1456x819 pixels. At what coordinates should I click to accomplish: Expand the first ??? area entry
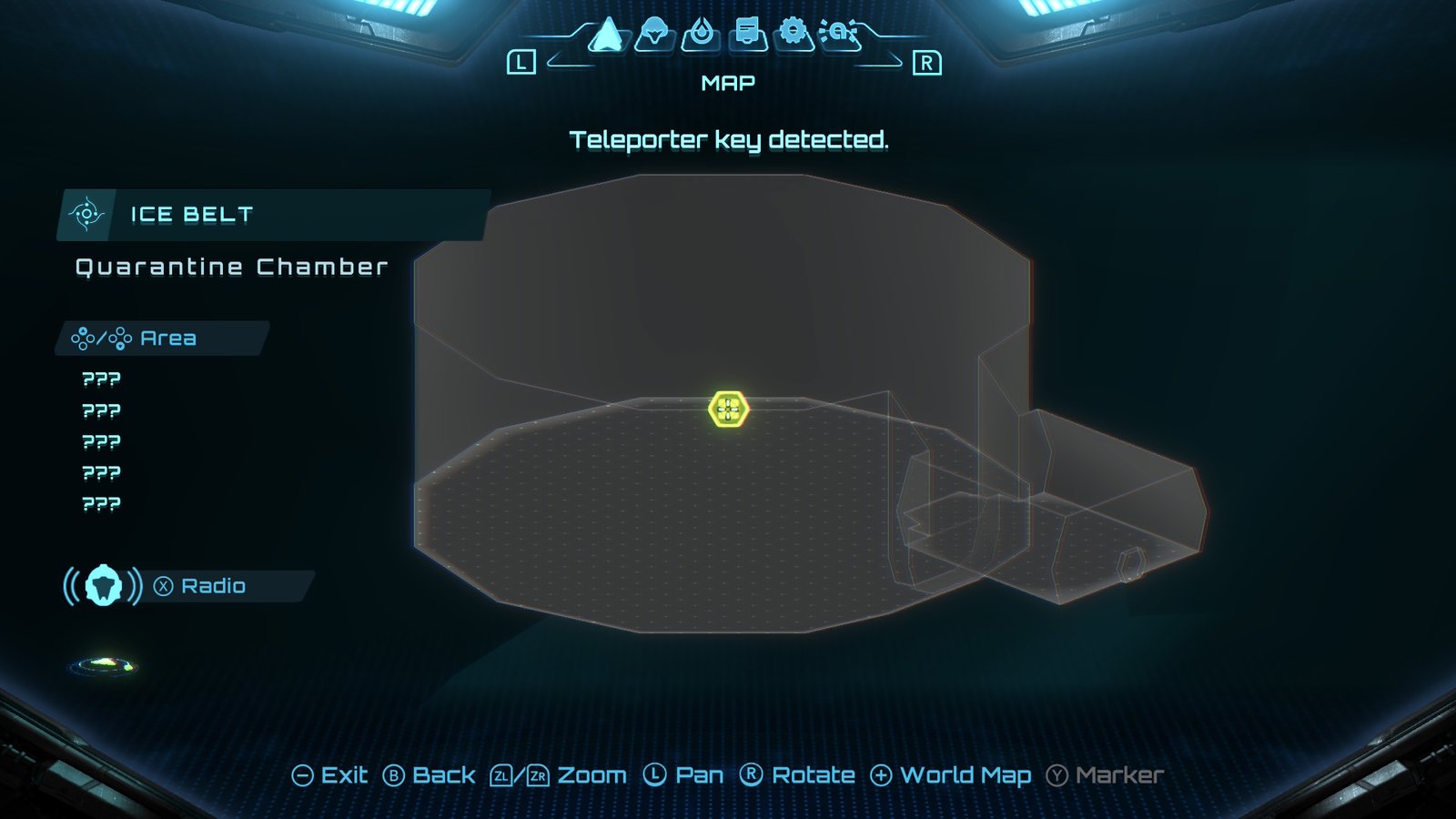(x=102, y=378)
